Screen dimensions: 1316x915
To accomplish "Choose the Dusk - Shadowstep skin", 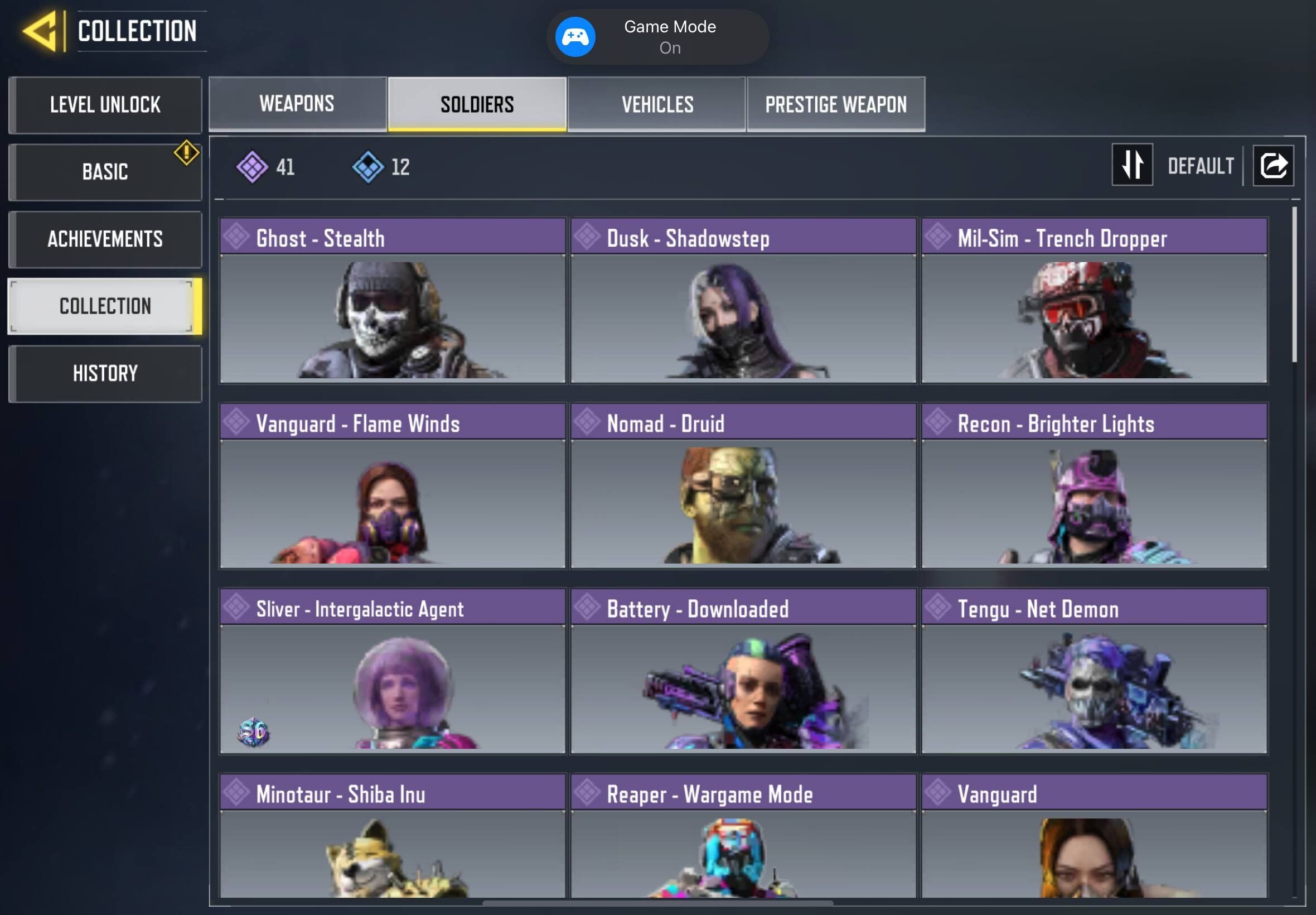I will tap(743, 300).
